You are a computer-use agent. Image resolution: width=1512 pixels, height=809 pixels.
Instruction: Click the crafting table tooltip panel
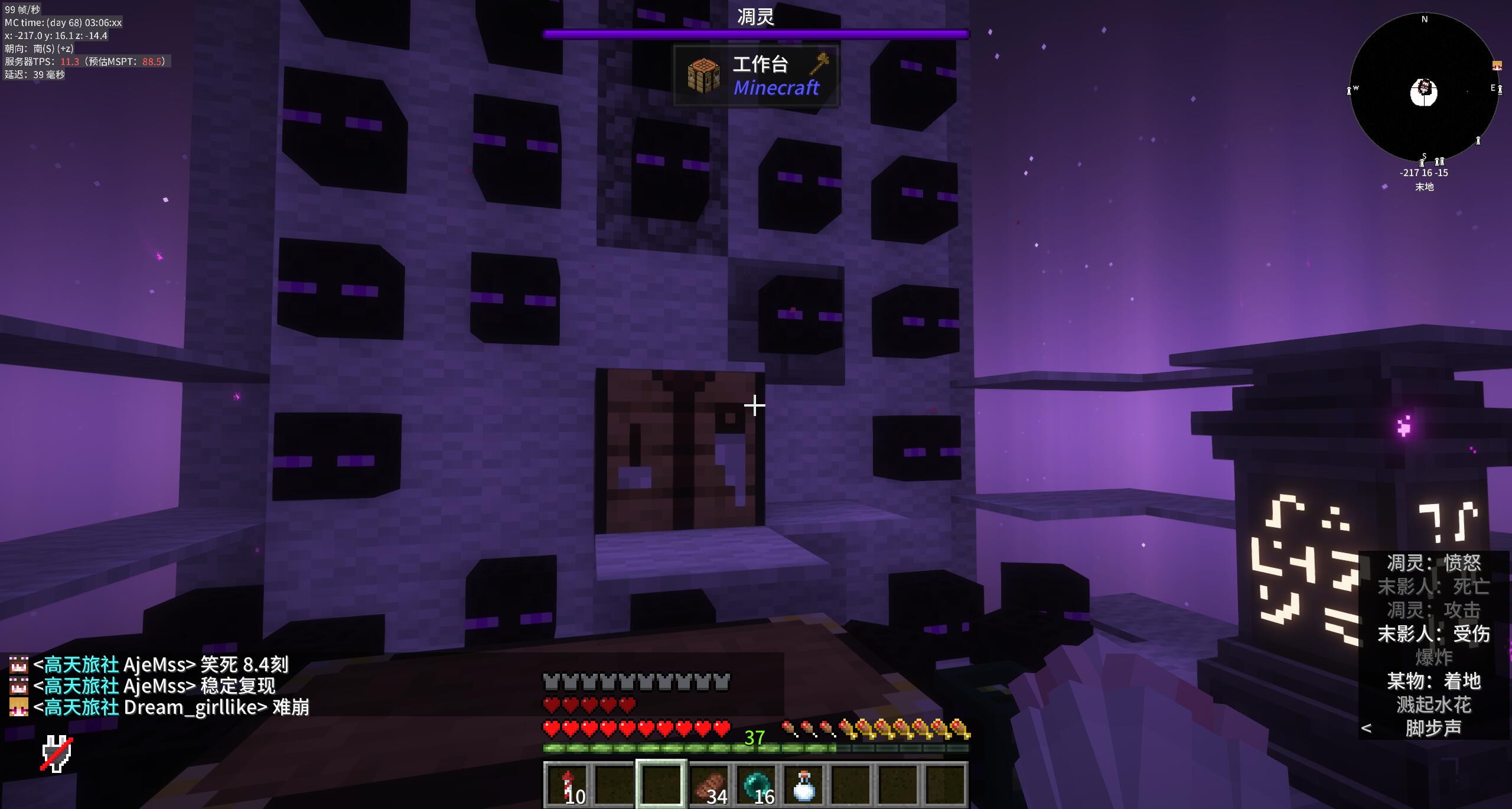(x=755, y=76)
